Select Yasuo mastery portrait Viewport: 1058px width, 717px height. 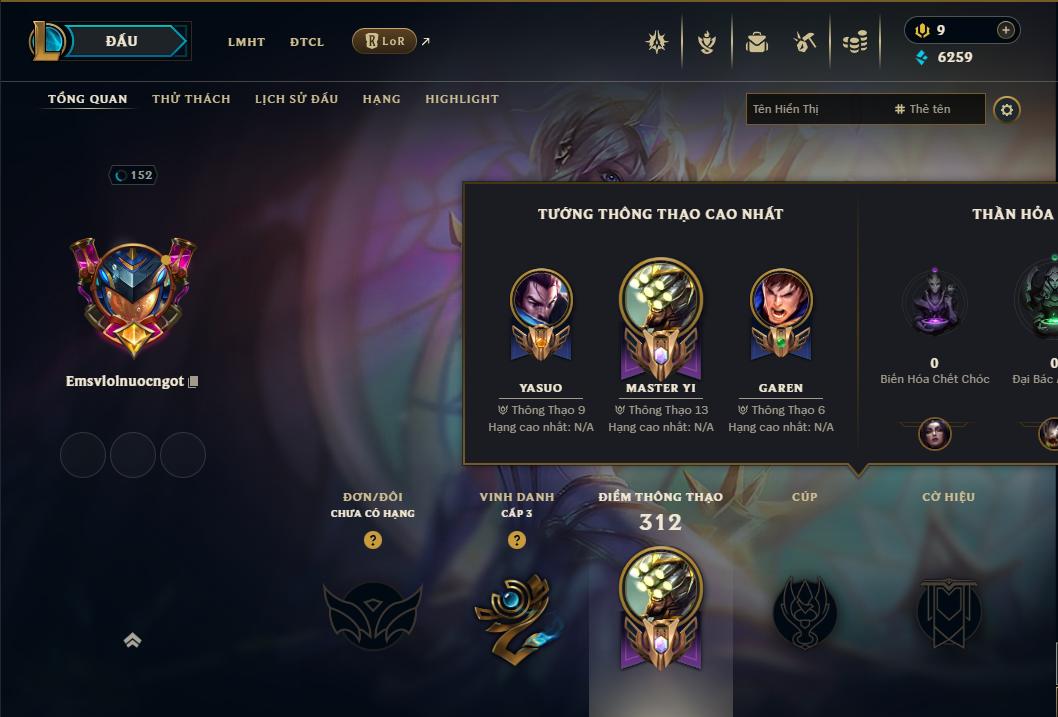point(541,301)
